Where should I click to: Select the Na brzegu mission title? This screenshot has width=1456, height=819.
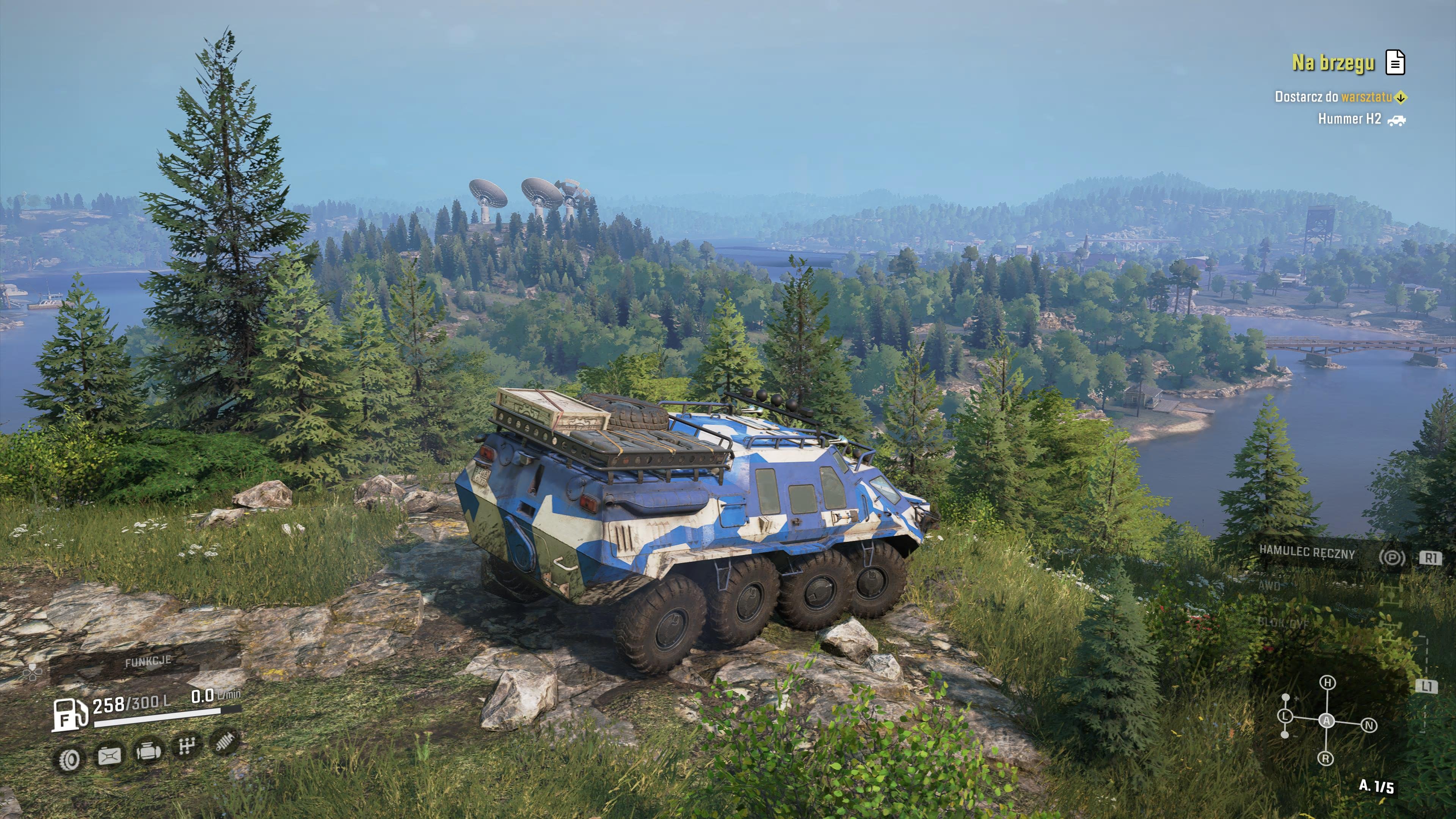1333,63
